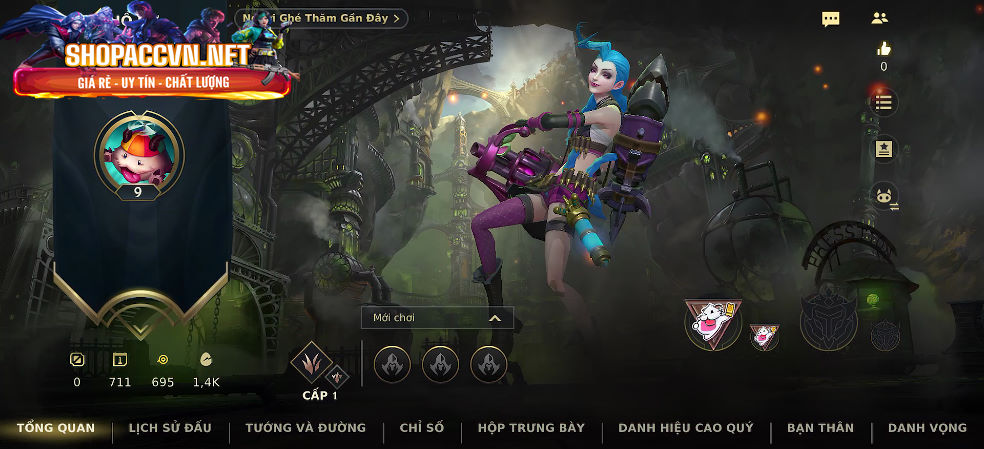Open the list menu icon
This screenshot has width=984, height=449.
coord(883,102)
